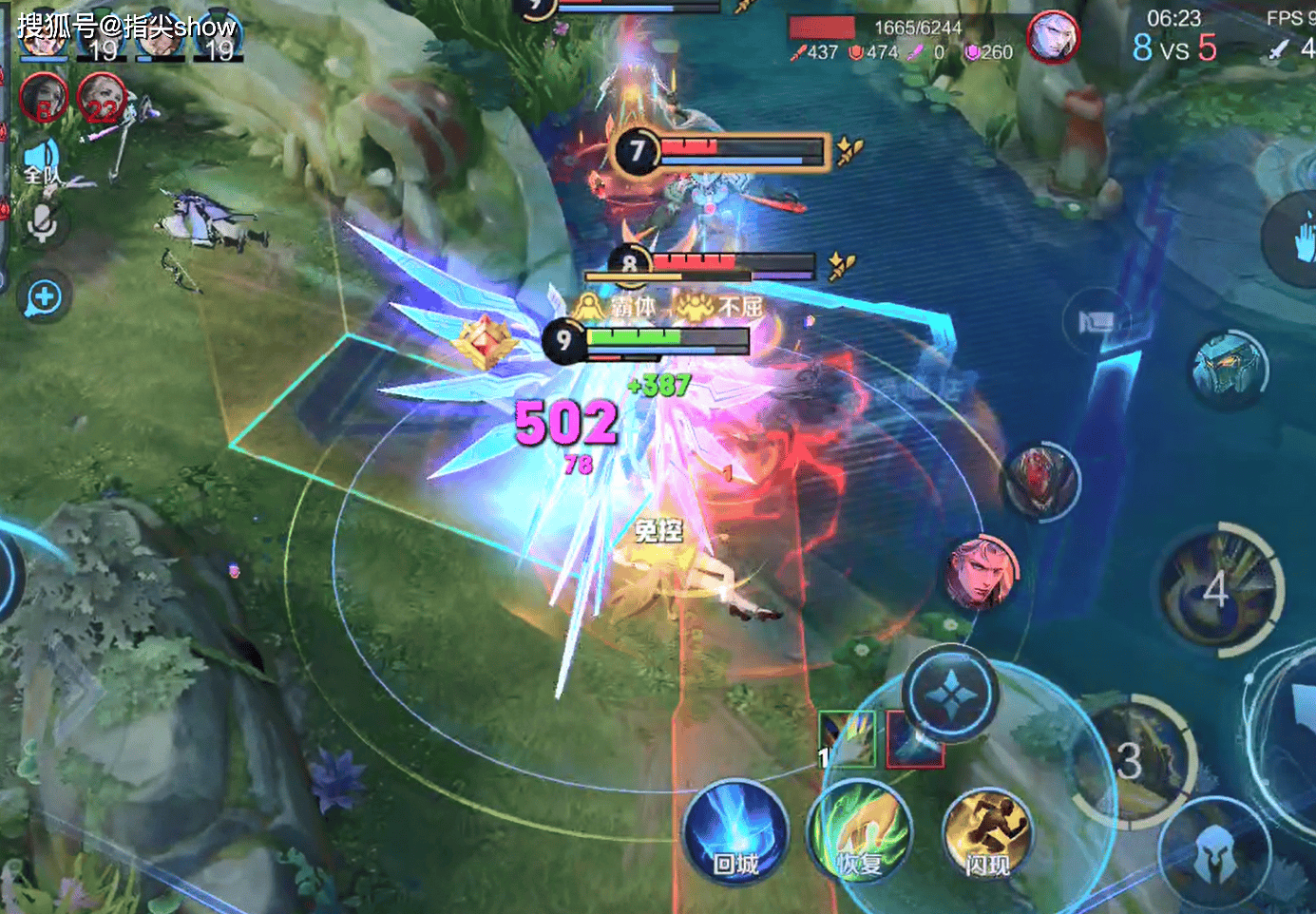Toggle the 全队 team speaker
This screenshot has height=914, width=1316.
click(x=42, y=162)
